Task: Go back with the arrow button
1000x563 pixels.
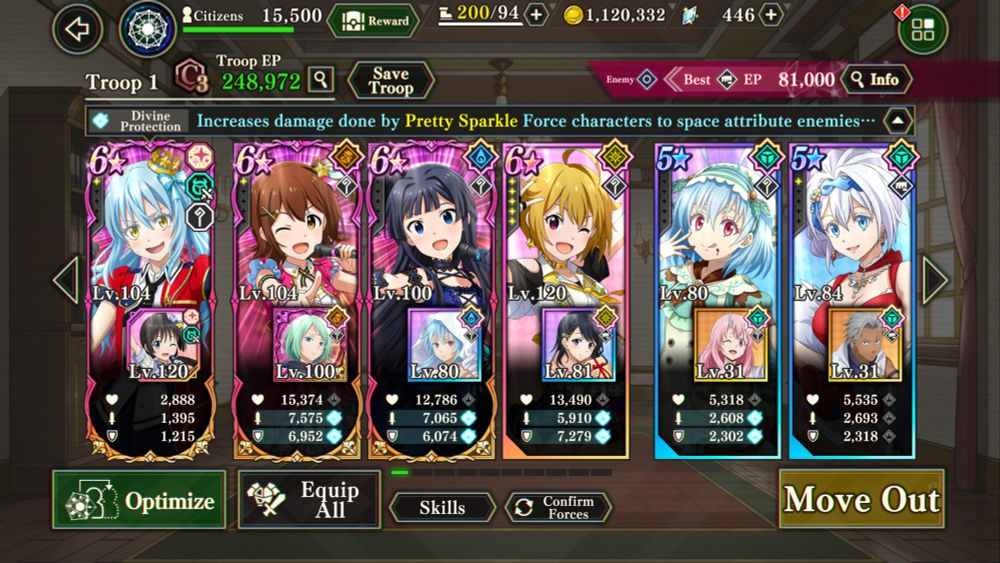Action: [77, 28]
